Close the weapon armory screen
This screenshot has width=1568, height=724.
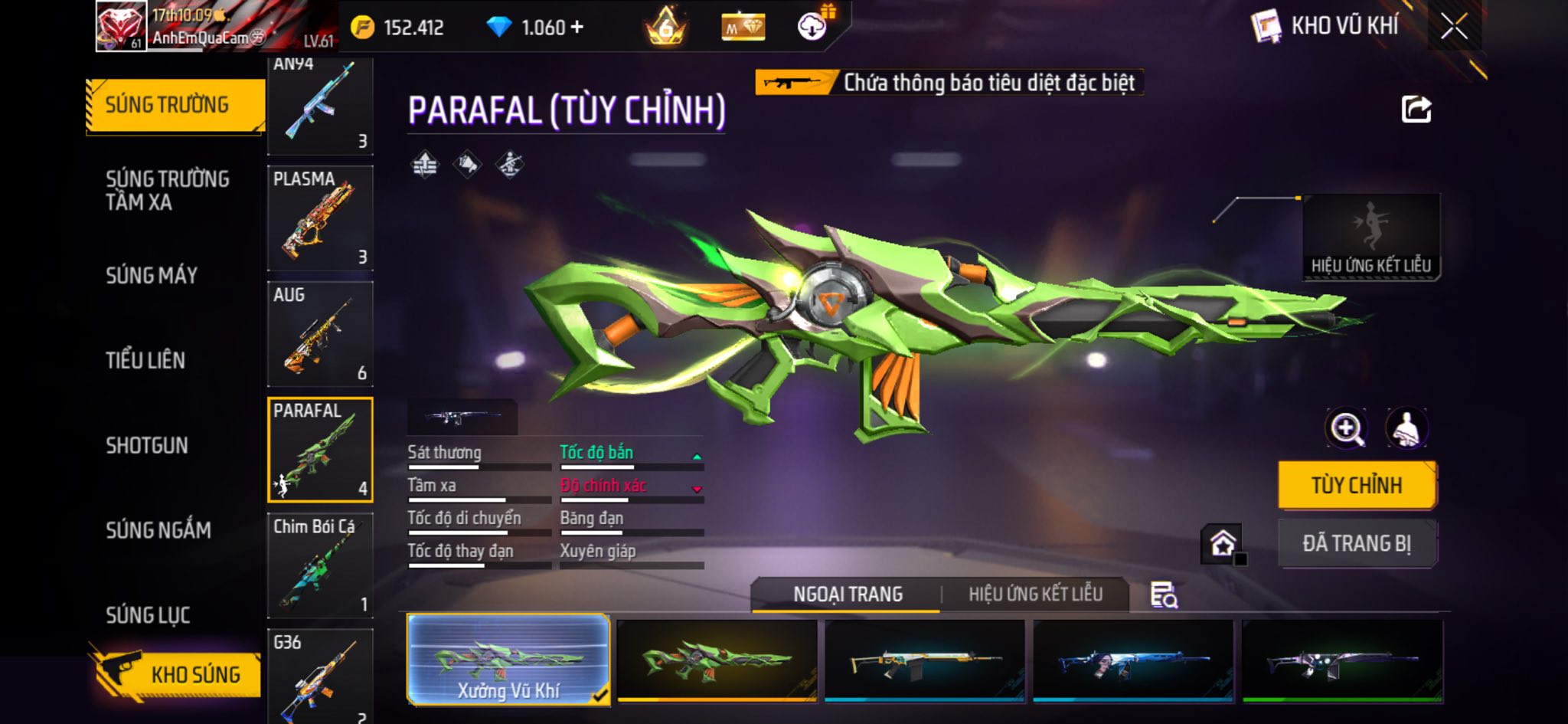pos(1454,28)
